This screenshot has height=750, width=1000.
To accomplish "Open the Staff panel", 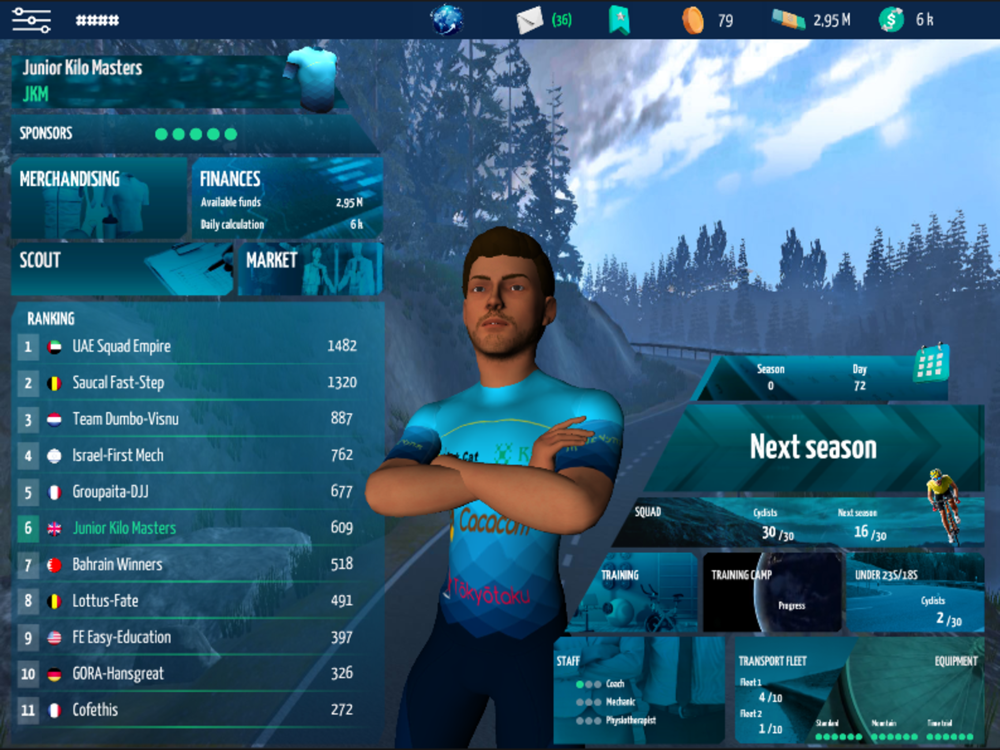I will point(638,690).
